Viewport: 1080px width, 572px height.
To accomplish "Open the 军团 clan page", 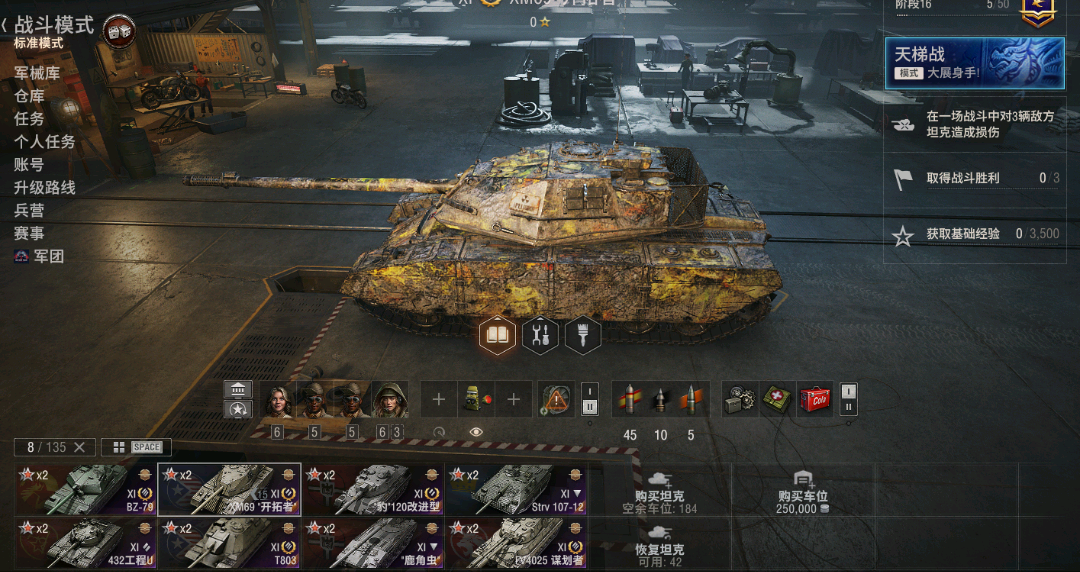I will pos(40,256).
